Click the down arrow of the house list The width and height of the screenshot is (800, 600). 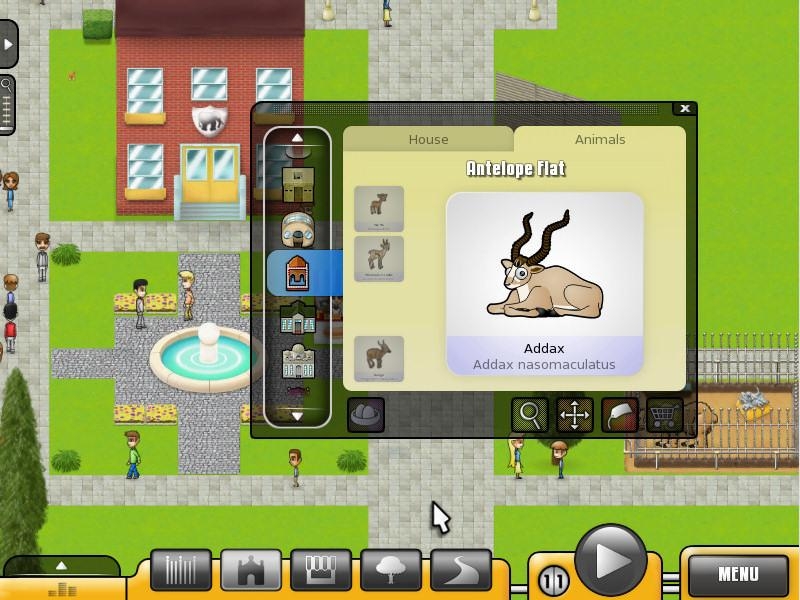[297, 415]
